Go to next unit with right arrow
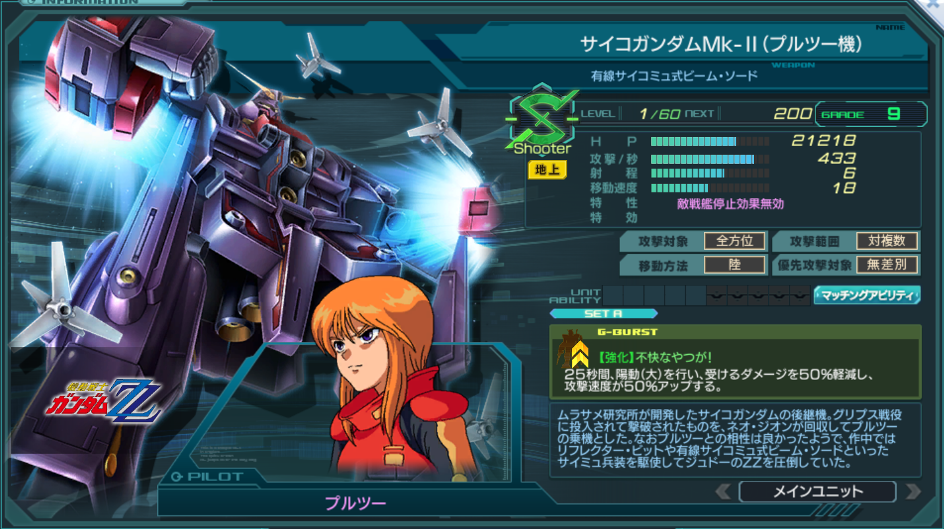Viewport: 944px width, 529px height. (912, 491)
